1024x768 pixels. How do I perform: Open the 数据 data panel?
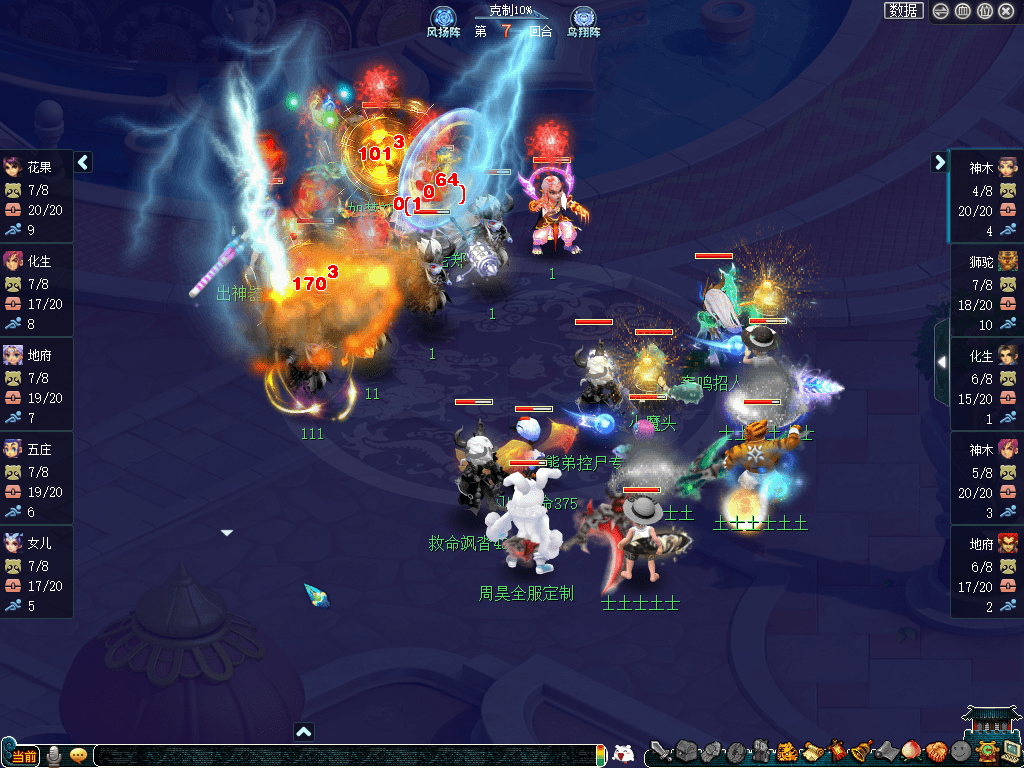click(x=903, y=11)
